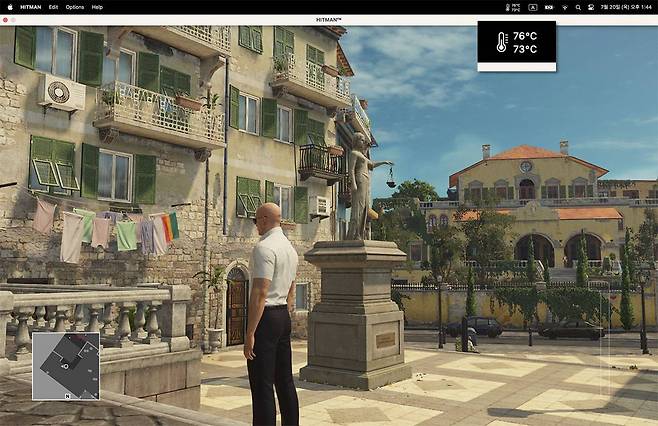Open the HITMAN application menu
The width and height of the screenshot is (658, 426).
point(31,7)
